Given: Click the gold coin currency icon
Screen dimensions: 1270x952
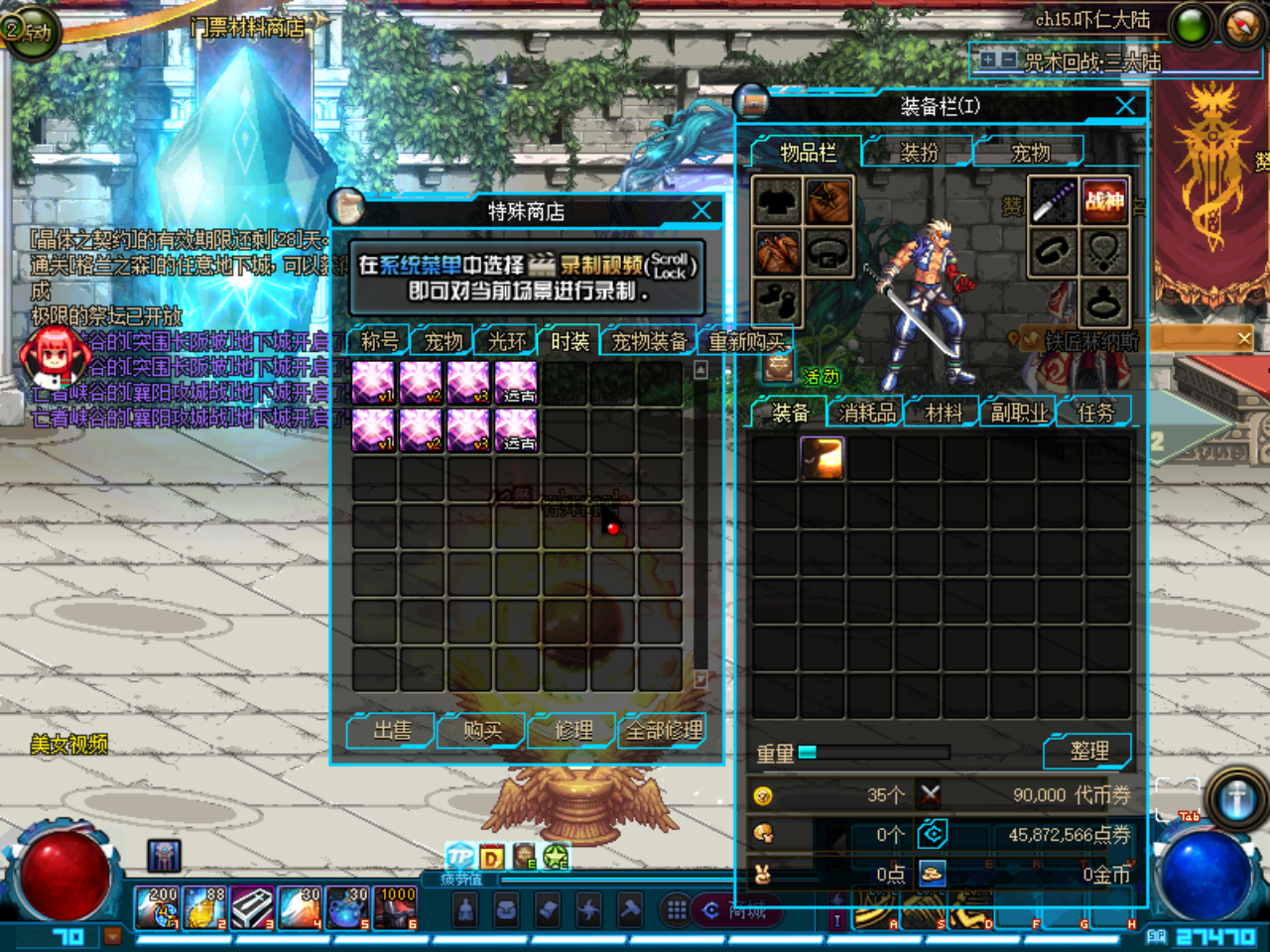Looking at the screenshot, I should pos(931,874).
